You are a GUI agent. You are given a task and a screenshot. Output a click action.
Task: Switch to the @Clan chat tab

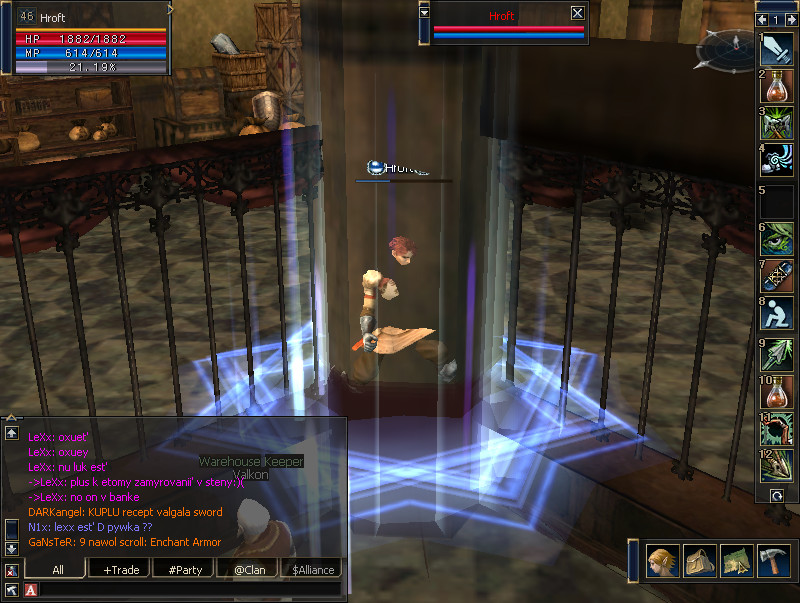[x=248, y=569]
